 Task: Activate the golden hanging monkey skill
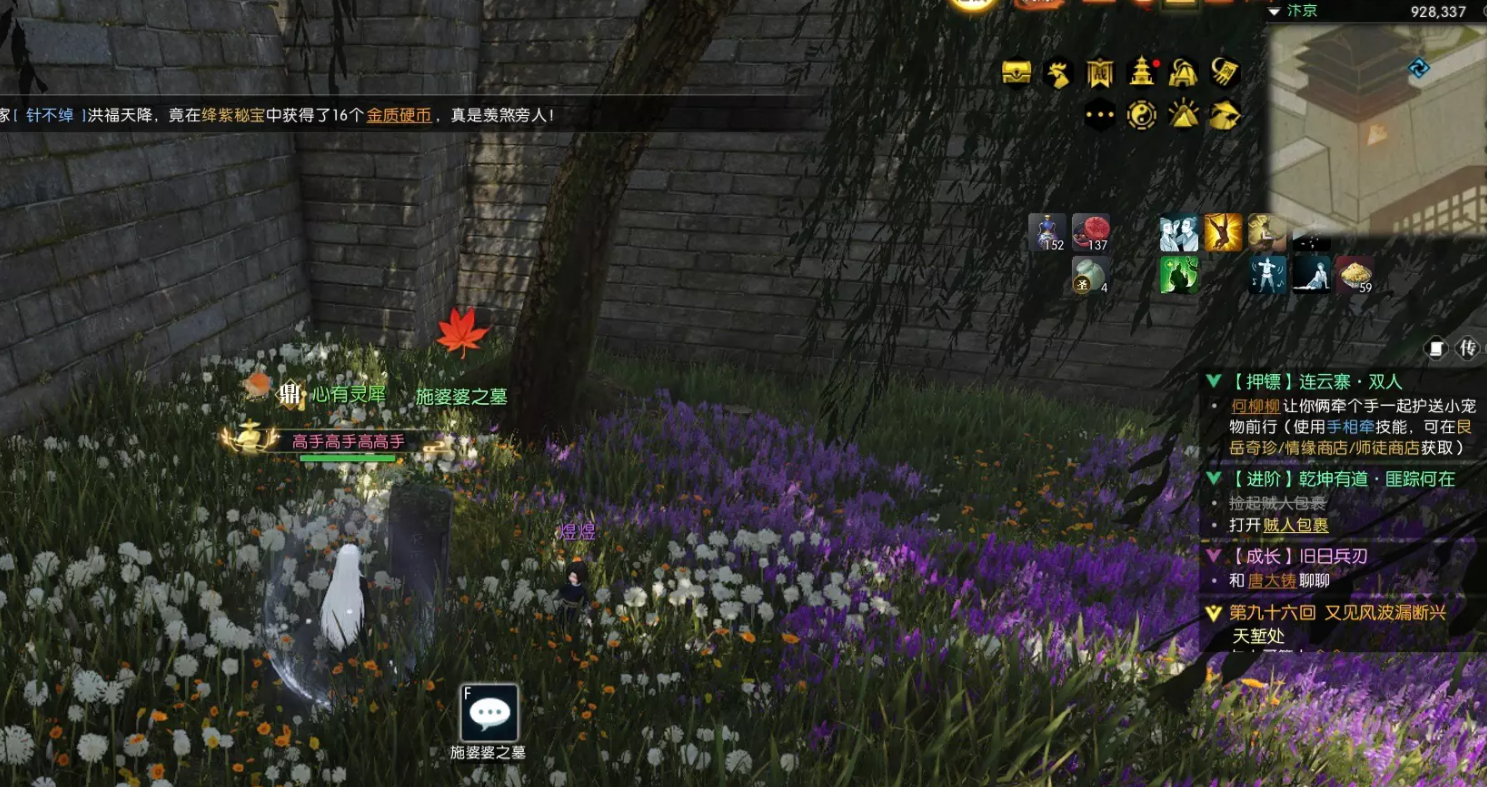tap(1223, 232)
